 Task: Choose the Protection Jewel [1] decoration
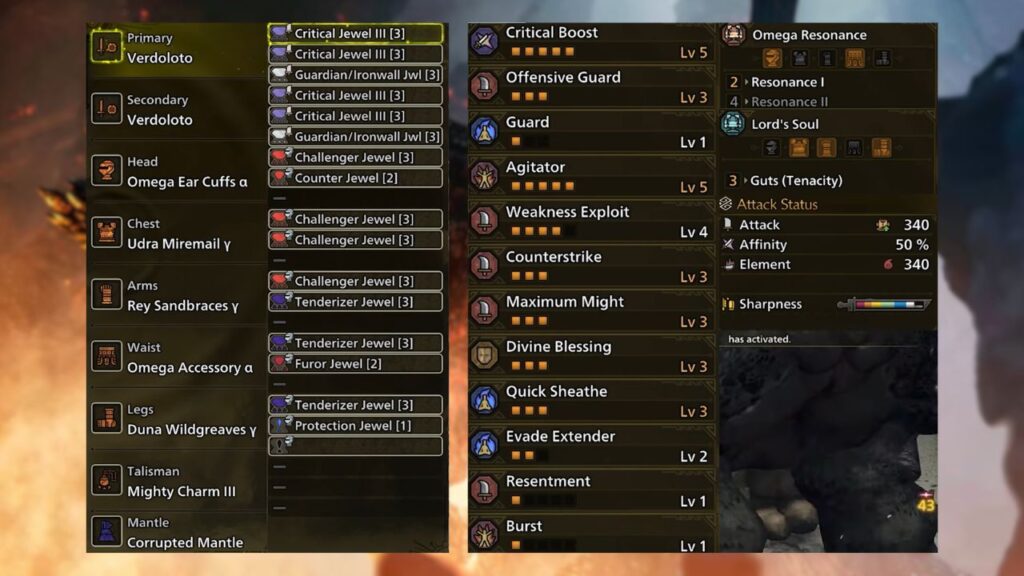pos(355,426)
